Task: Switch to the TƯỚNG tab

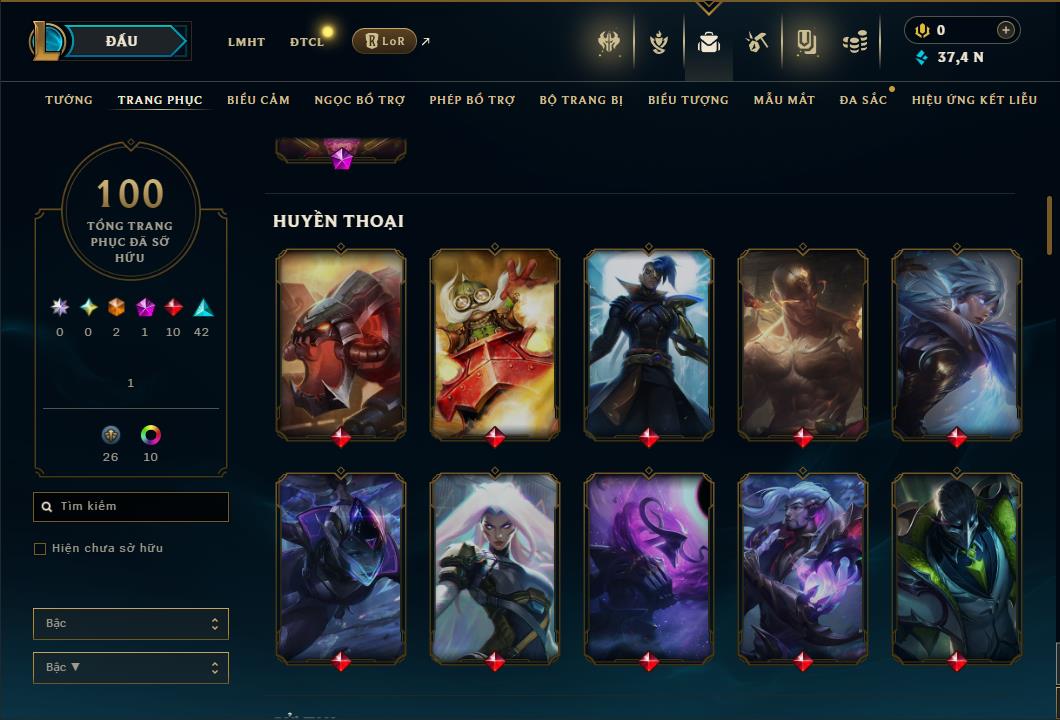Action: tap(69, 100)
